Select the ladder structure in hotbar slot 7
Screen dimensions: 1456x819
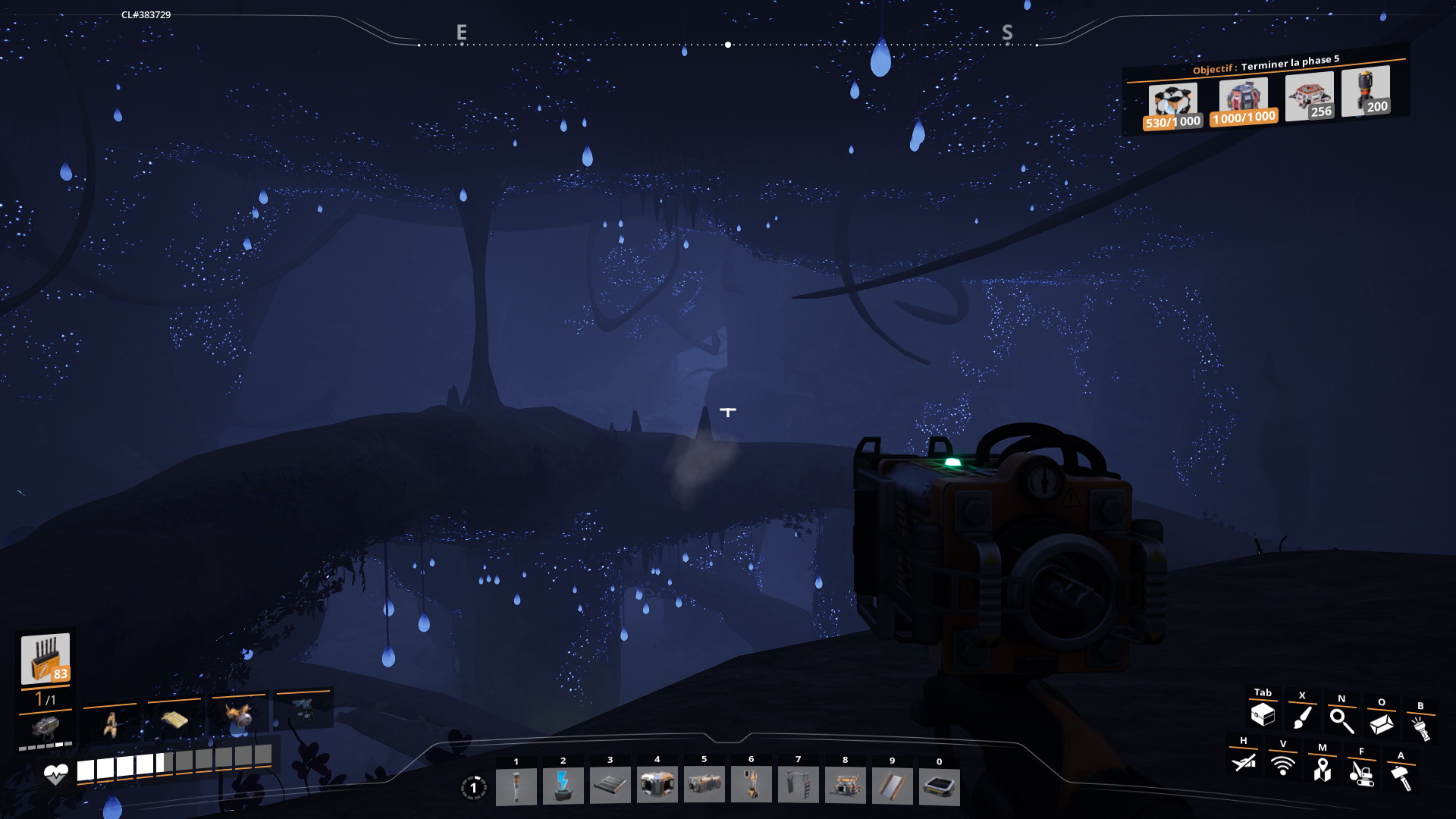point(798,786)
